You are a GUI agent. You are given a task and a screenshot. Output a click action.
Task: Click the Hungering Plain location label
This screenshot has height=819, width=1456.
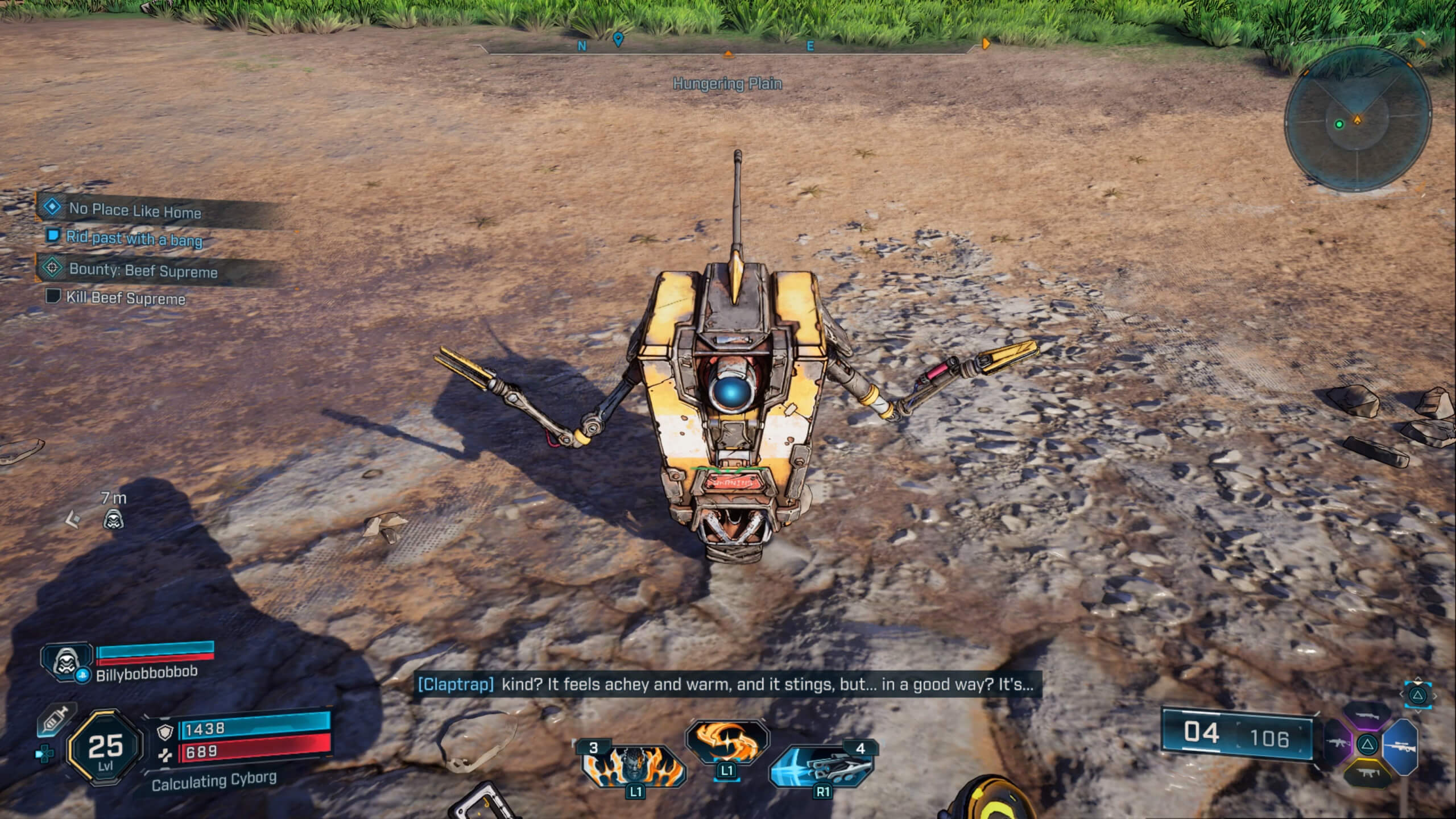tap(727, 83)
